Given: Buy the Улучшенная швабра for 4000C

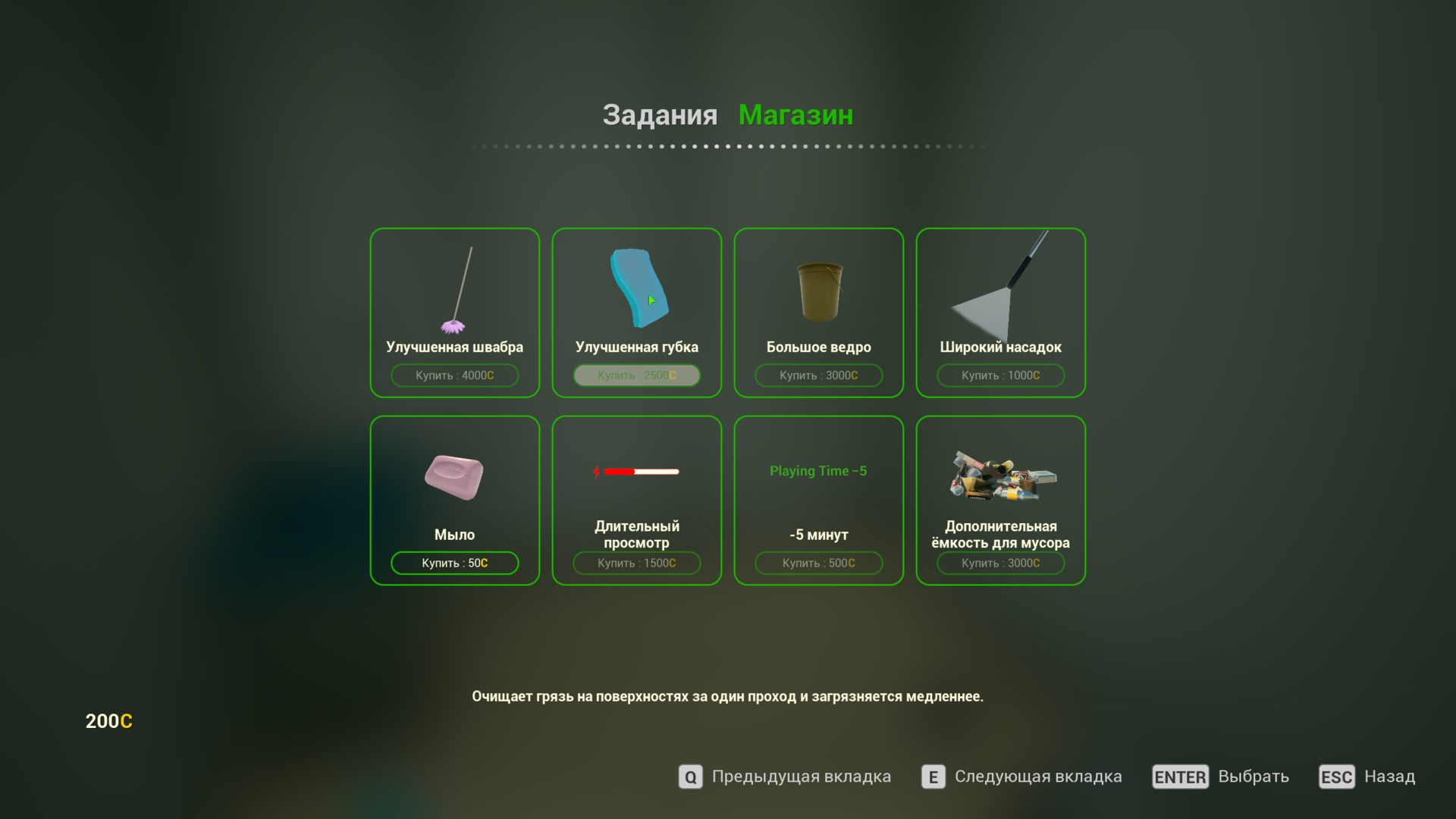Looking at the screenshot, I should point(453,375).
